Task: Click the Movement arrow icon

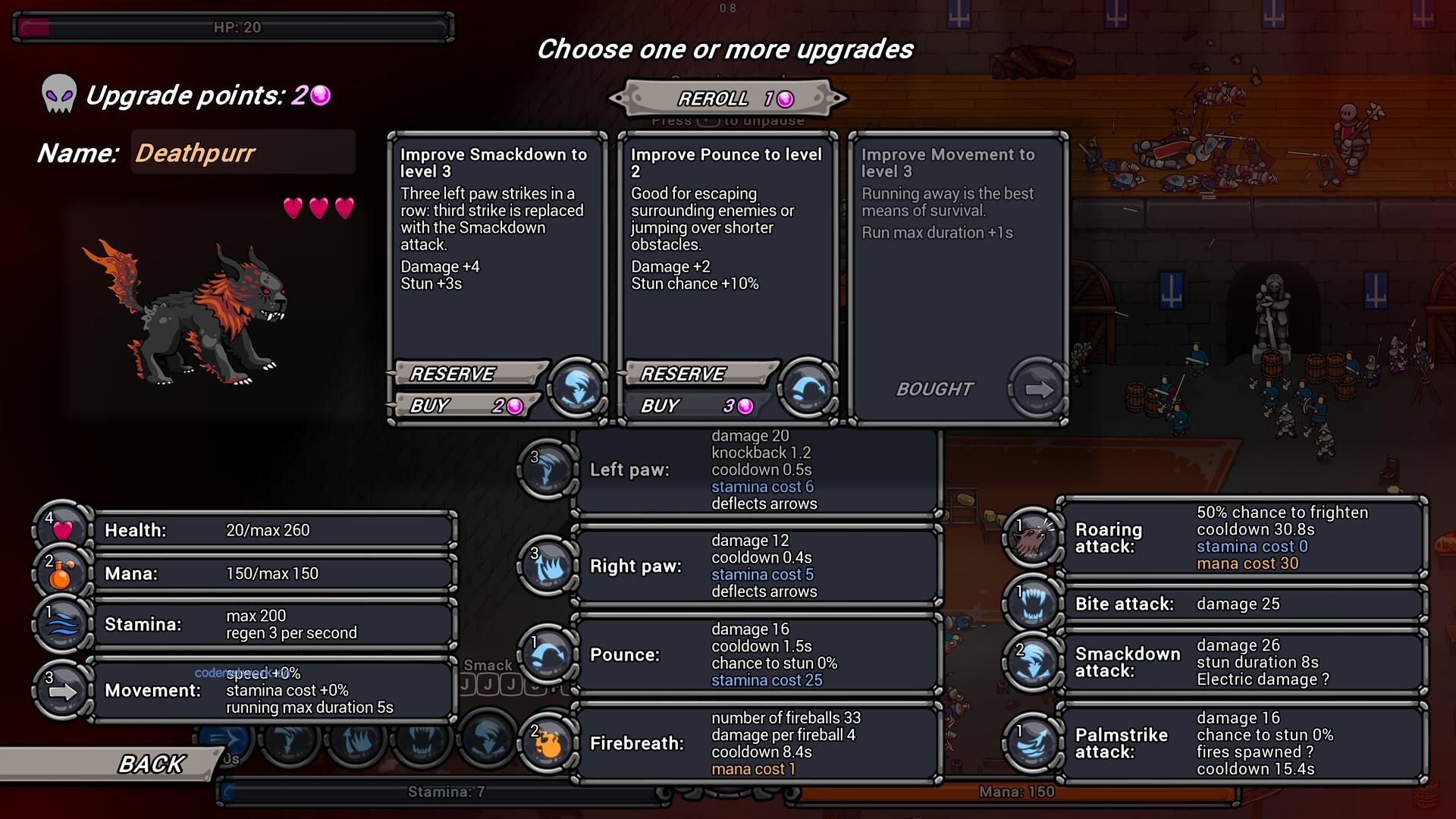Action: click(x=62, y=690)
